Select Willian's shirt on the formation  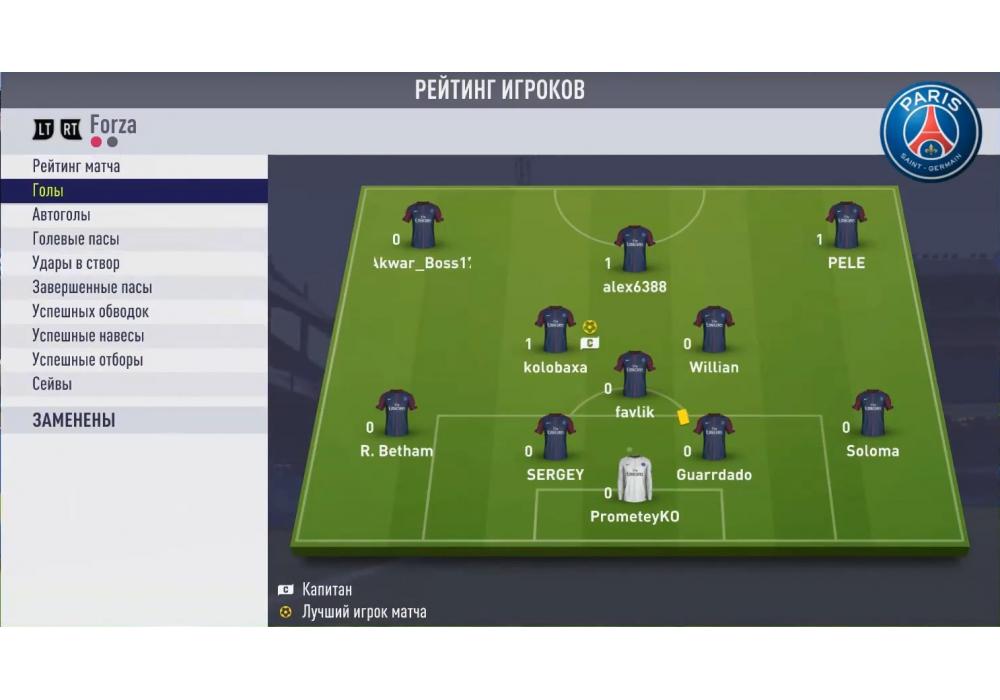713,330
